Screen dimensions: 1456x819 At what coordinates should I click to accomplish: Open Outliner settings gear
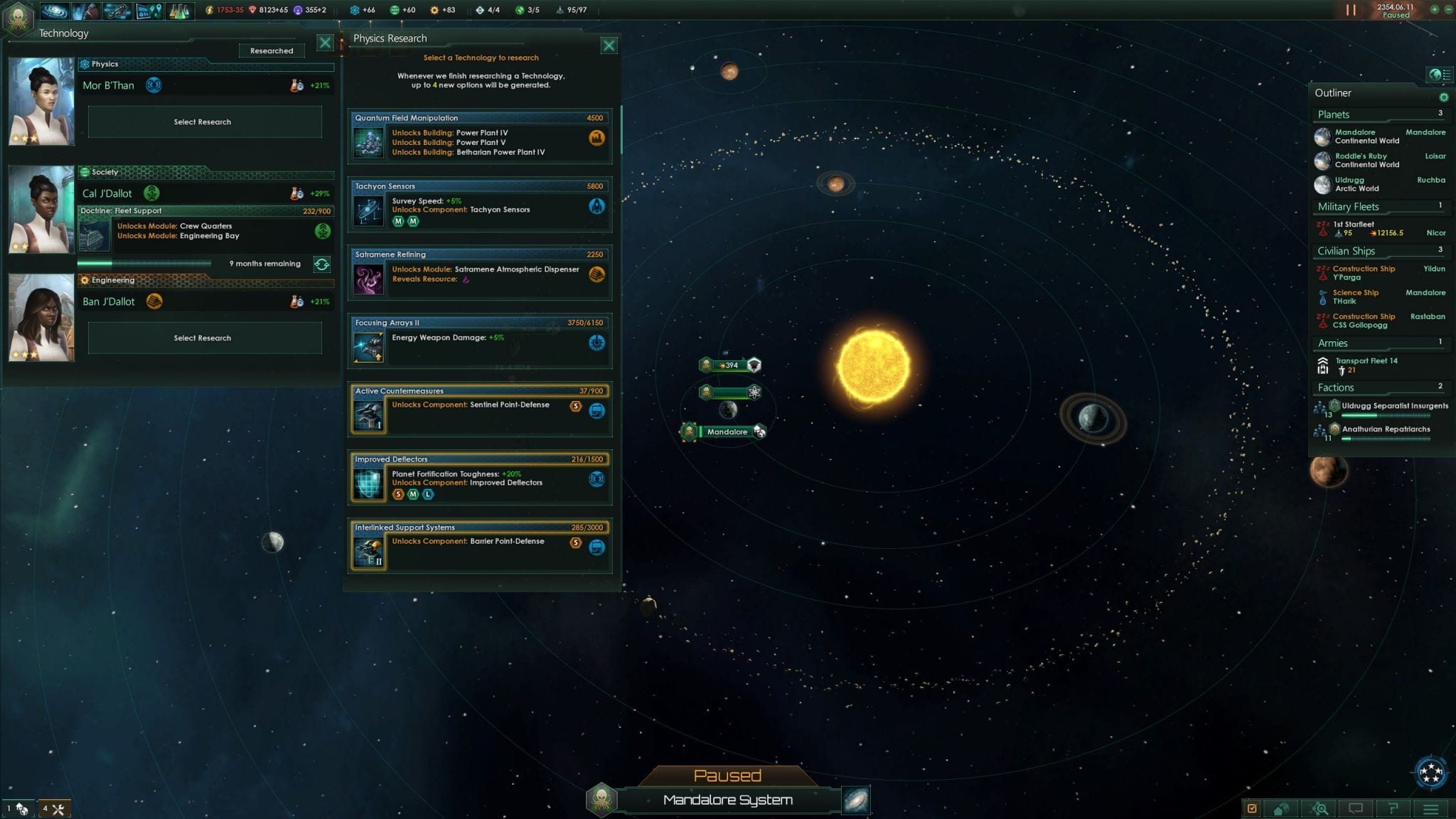[x=1444, y=97]
